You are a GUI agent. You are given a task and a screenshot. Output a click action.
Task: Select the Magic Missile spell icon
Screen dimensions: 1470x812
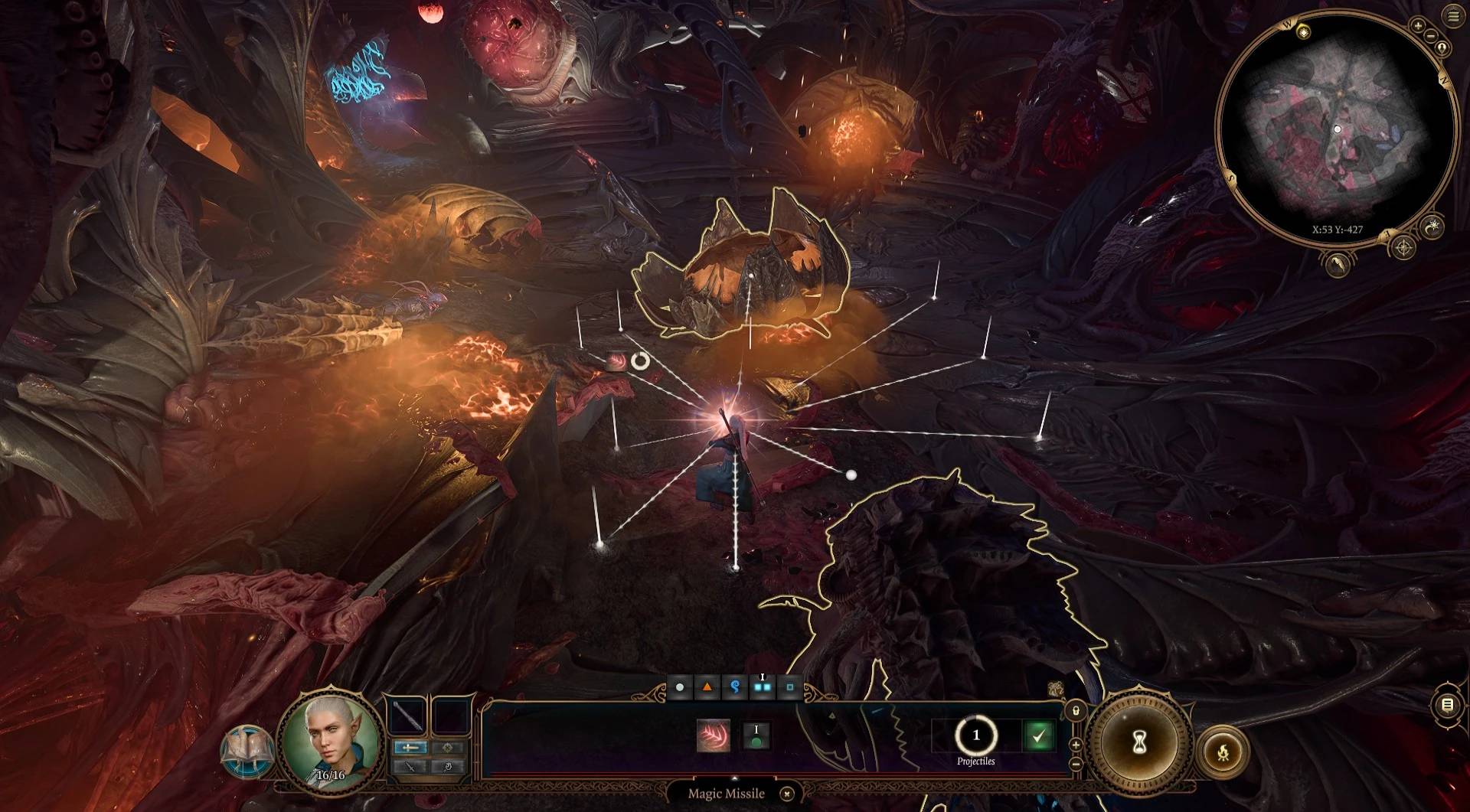click(x=713, y=735)
